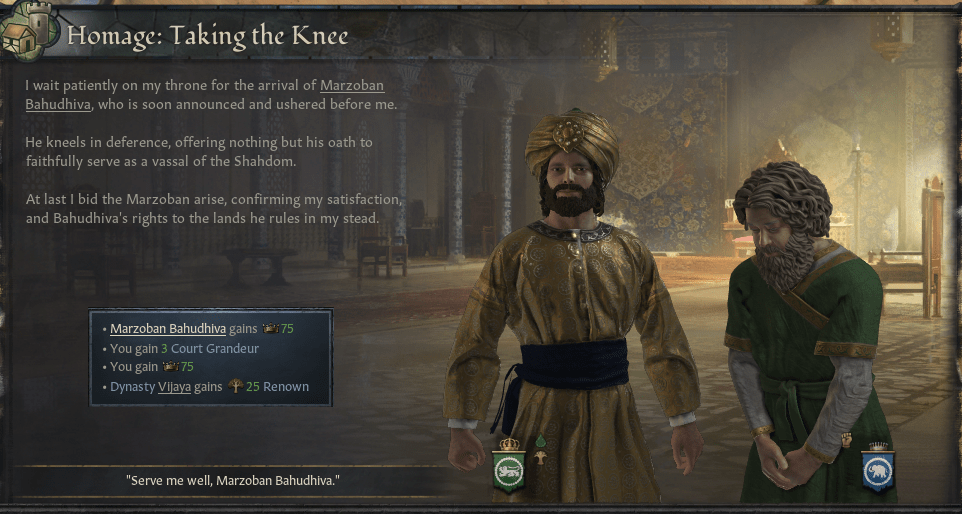
Task: Click the small tree icon by the lion shield
Action: click(x=540, y=458)
